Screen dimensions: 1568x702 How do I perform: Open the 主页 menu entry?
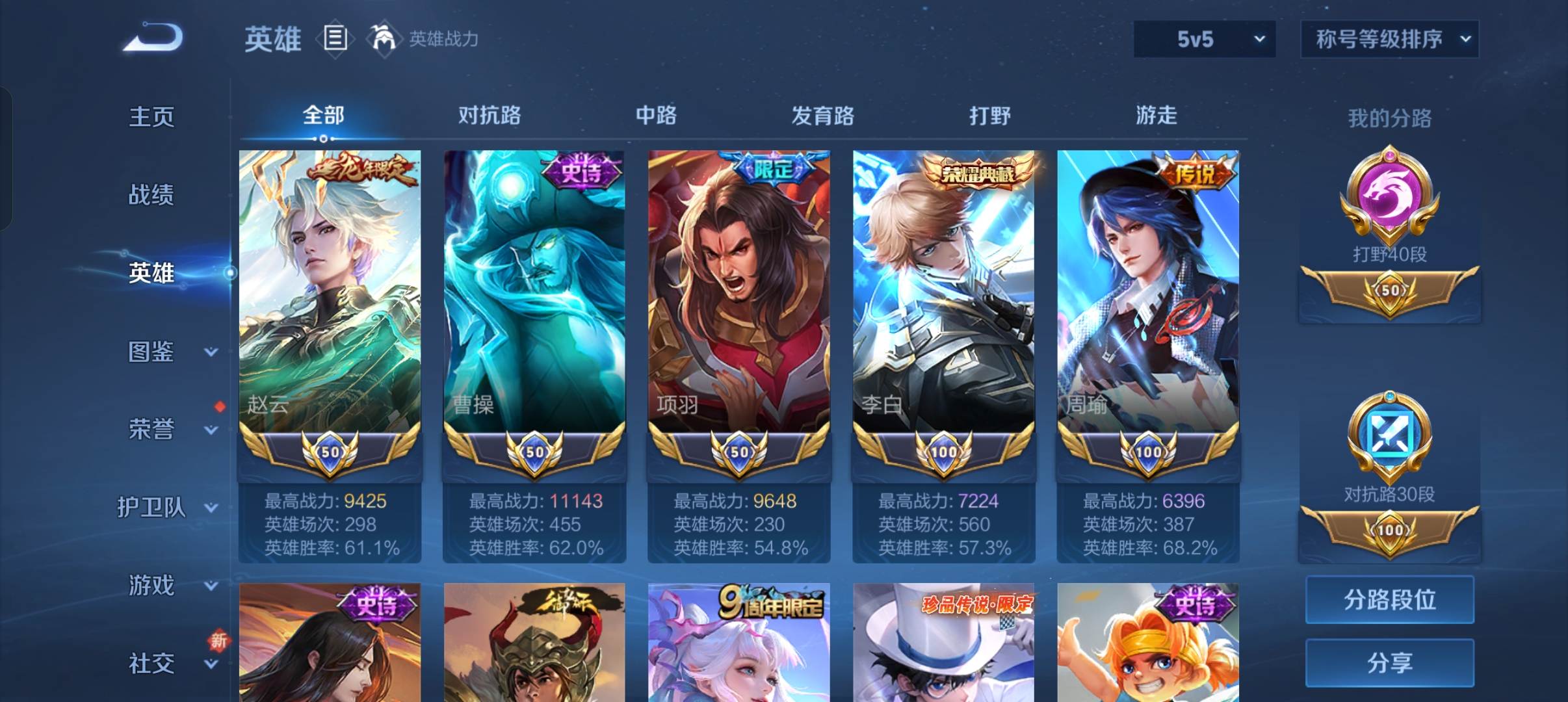point(151,117)
